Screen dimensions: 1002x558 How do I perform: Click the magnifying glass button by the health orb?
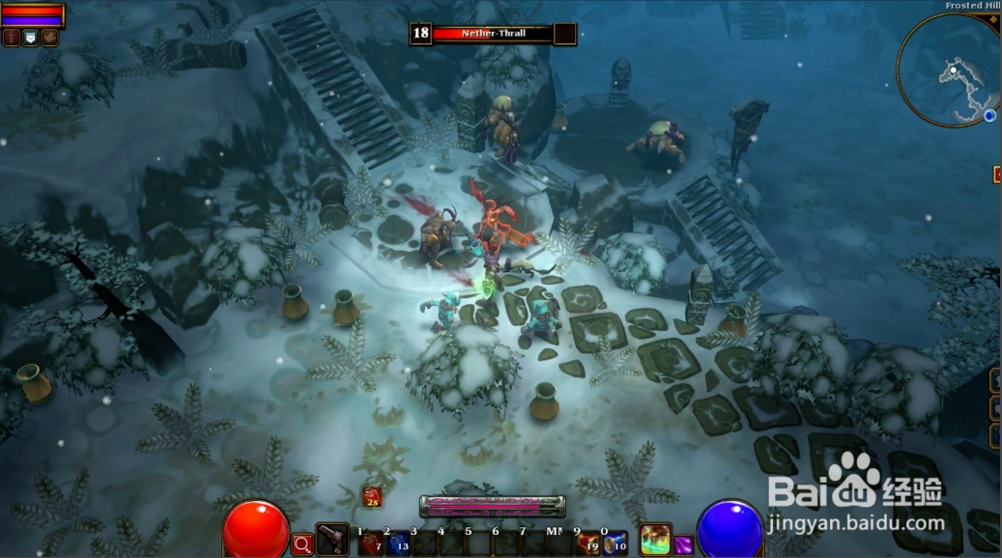pos(302,544)
